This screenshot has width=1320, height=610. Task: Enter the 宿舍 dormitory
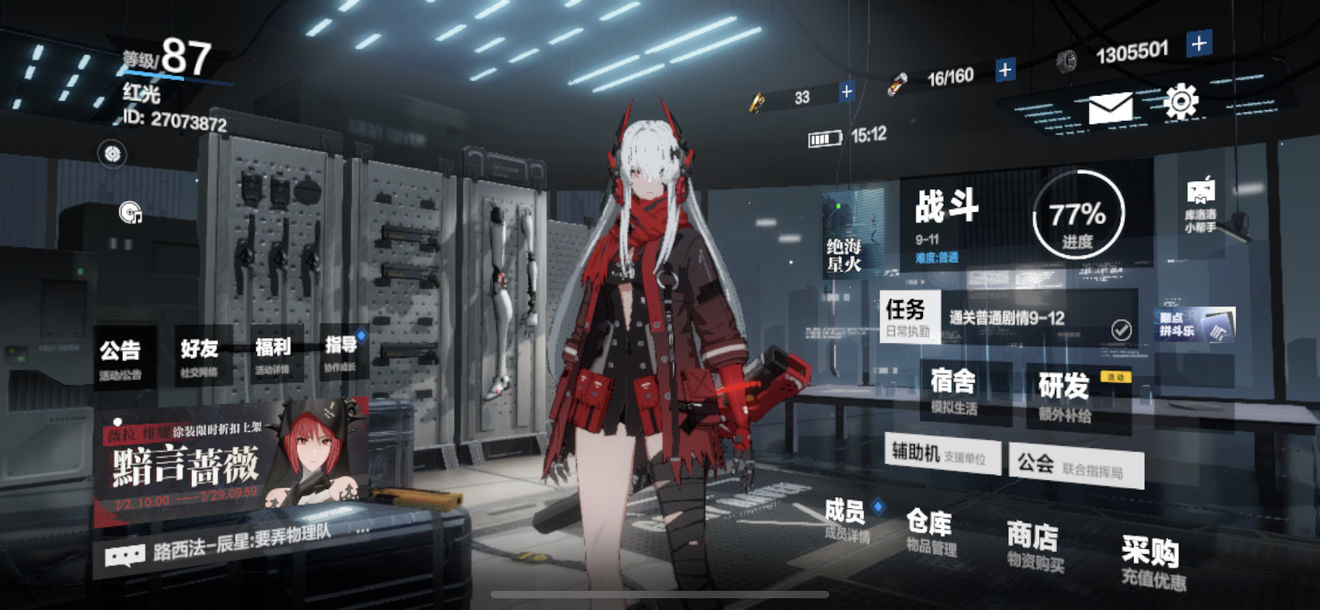tap(954, 390)
